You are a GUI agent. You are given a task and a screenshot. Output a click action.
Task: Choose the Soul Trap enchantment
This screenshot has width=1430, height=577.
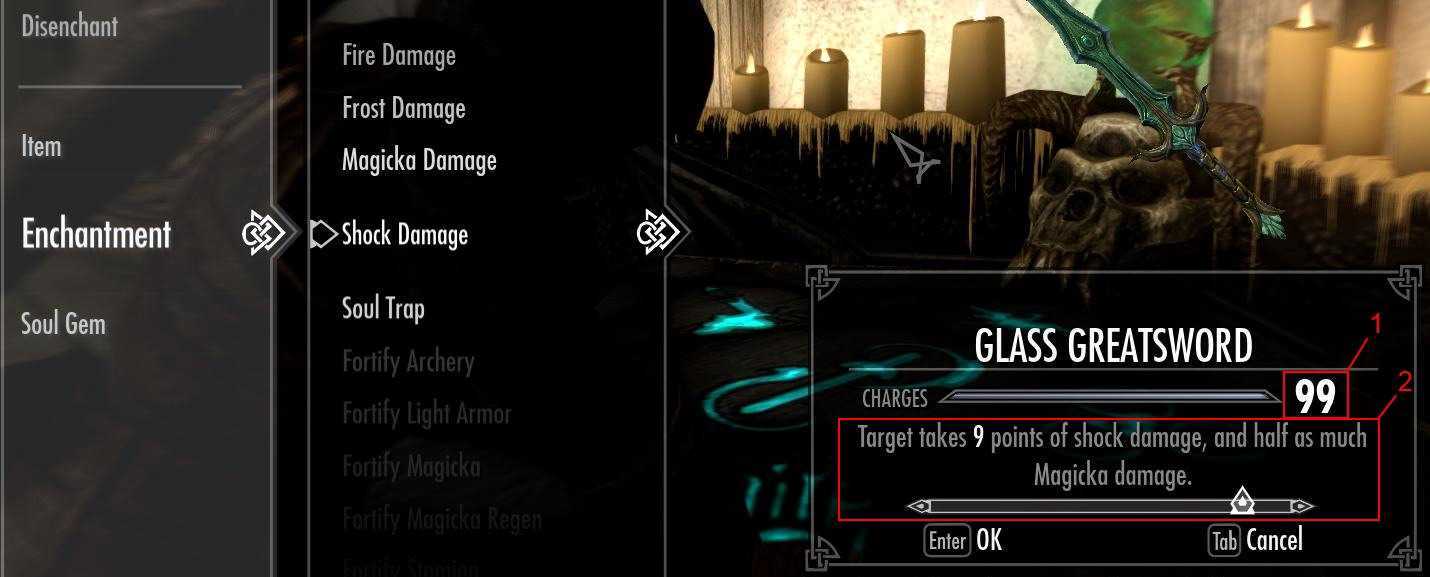(x=383, y=308)
